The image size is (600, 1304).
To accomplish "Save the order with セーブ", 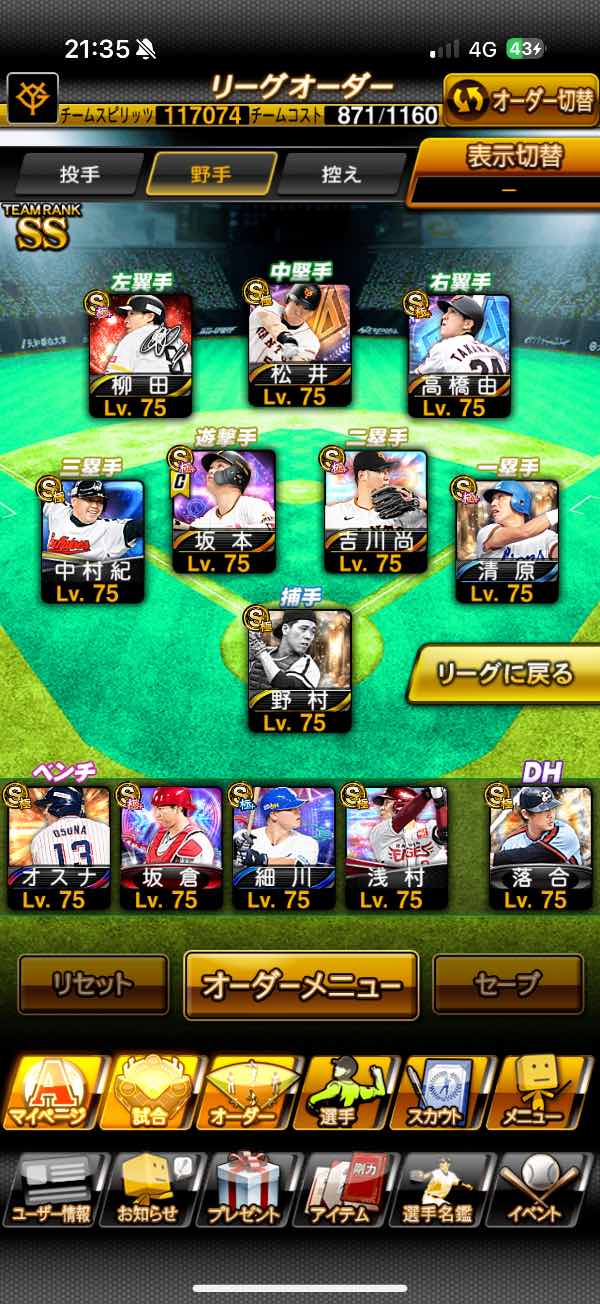I will pos(508,984).
